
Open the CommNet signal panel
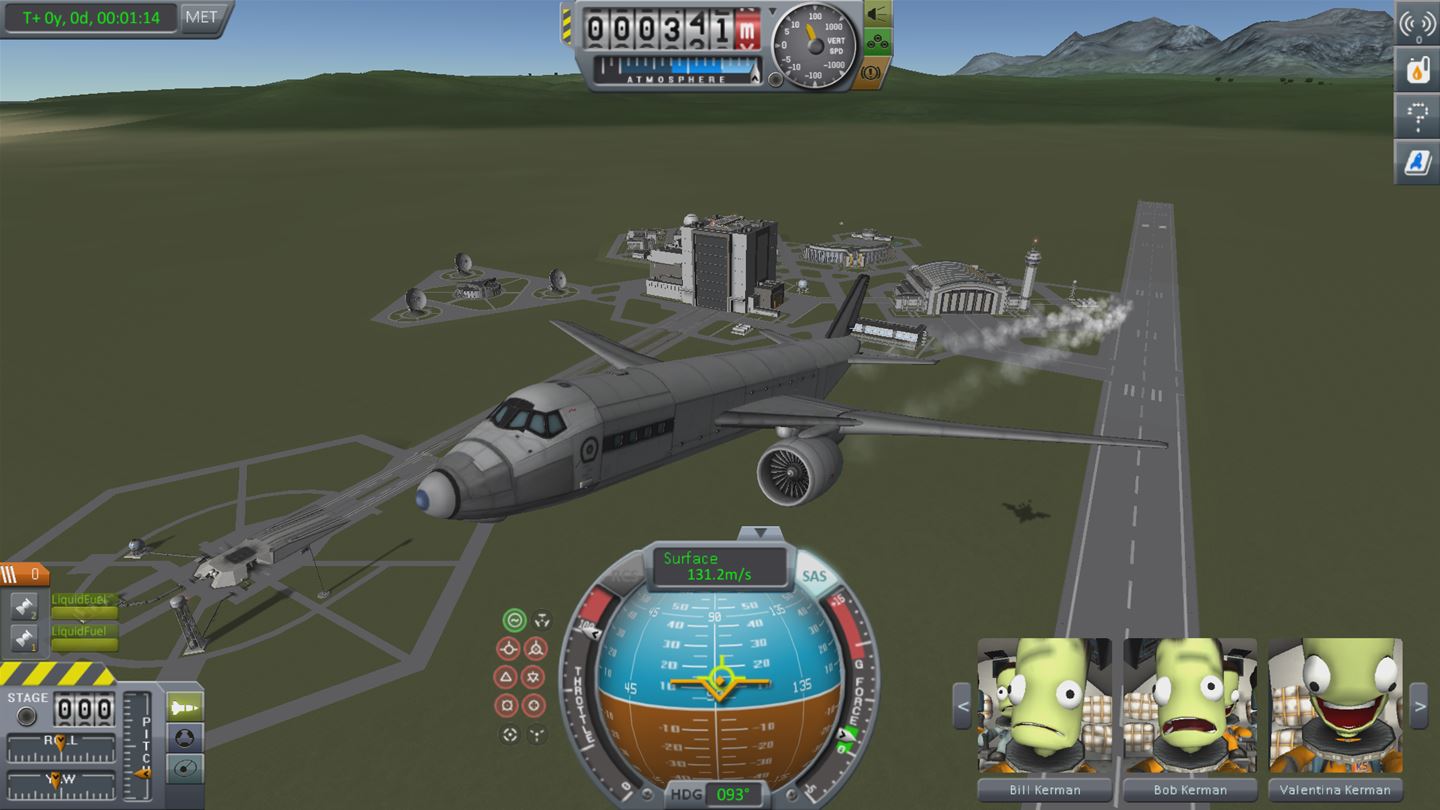tap(1417, 25)
